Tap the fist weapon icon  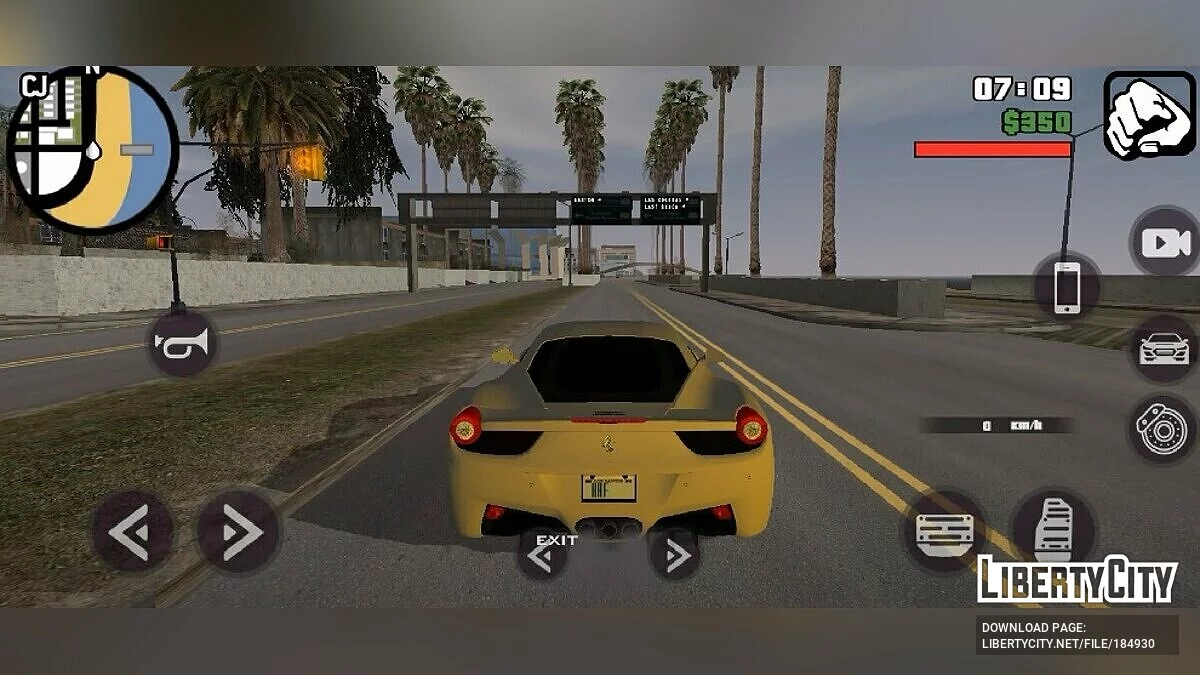coord(1149,115)
